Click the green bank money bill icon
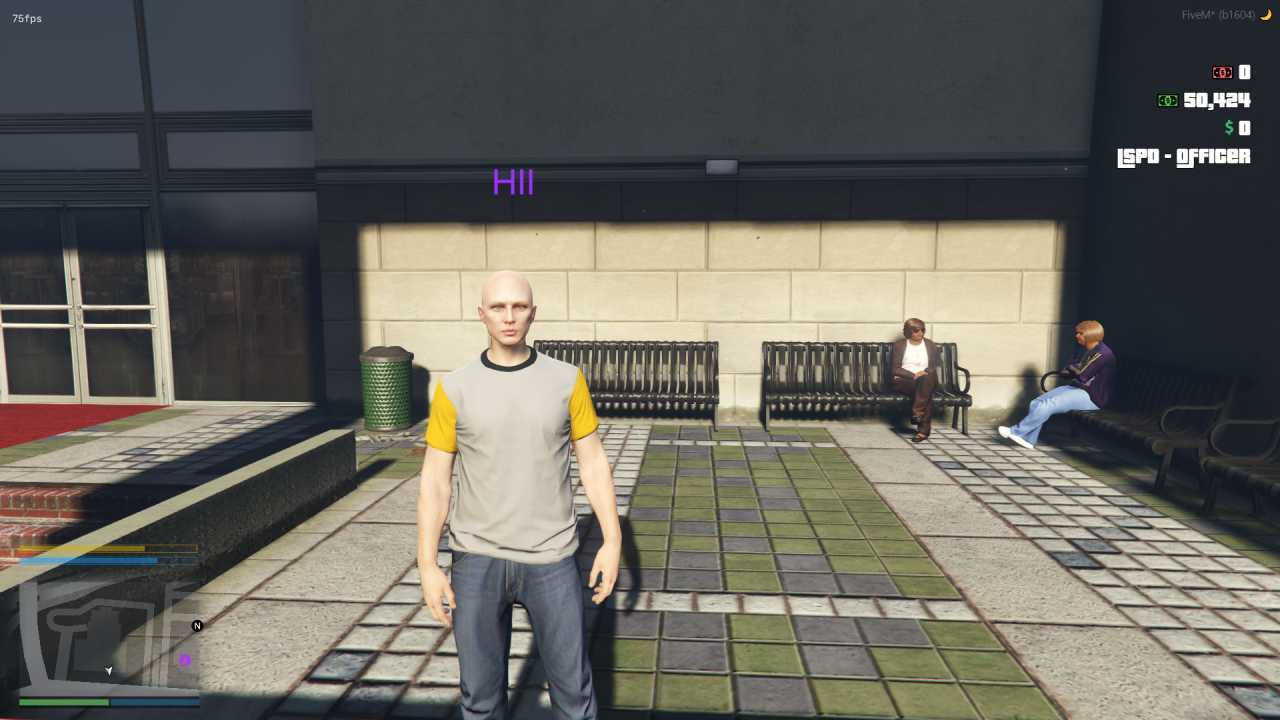The image size is (1280, 720). (x=1168, y=100)
